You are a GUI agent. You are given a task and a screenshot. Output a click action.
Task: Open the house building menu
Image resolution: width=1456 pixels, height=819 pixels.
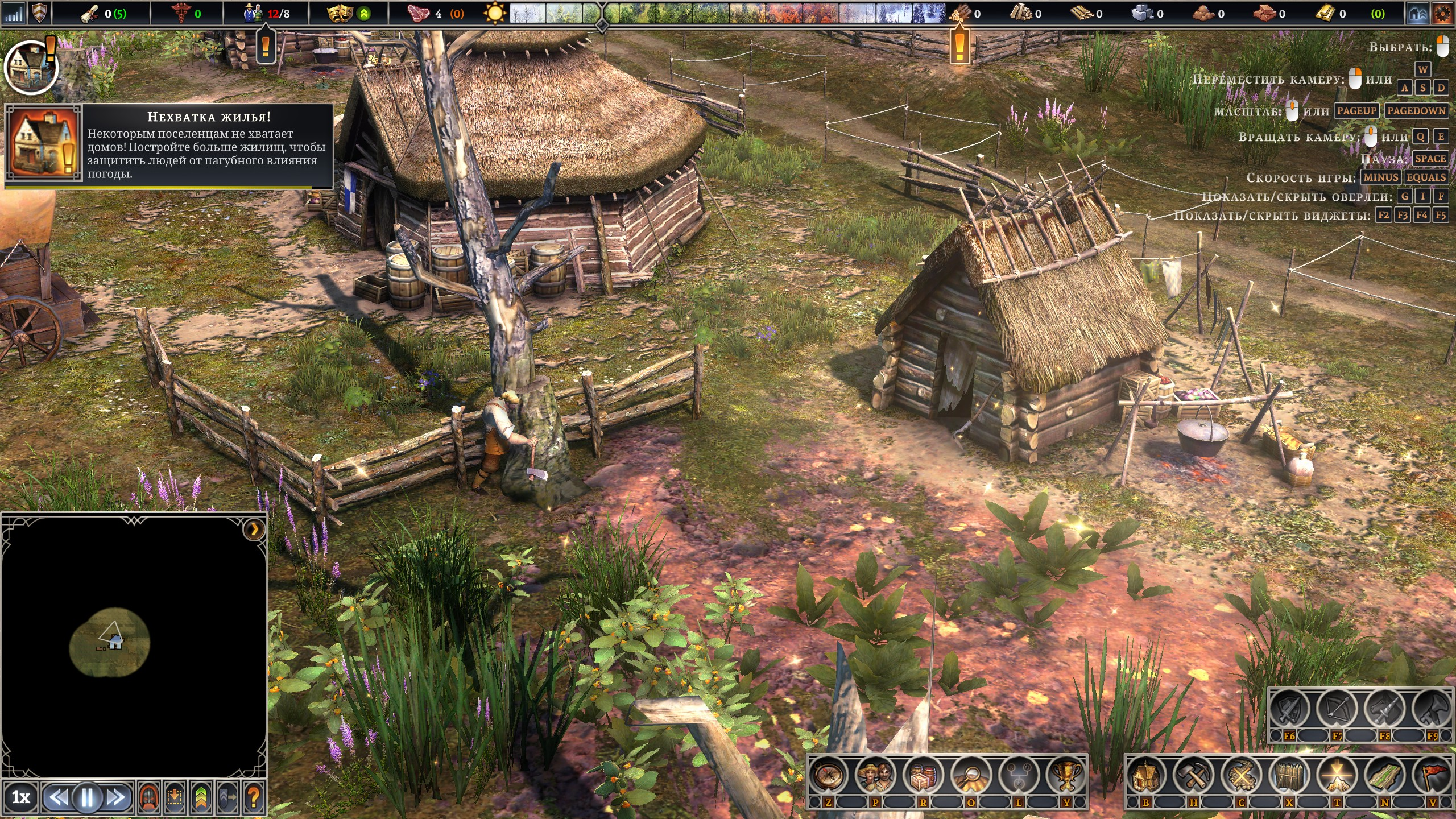(1146, 775)
